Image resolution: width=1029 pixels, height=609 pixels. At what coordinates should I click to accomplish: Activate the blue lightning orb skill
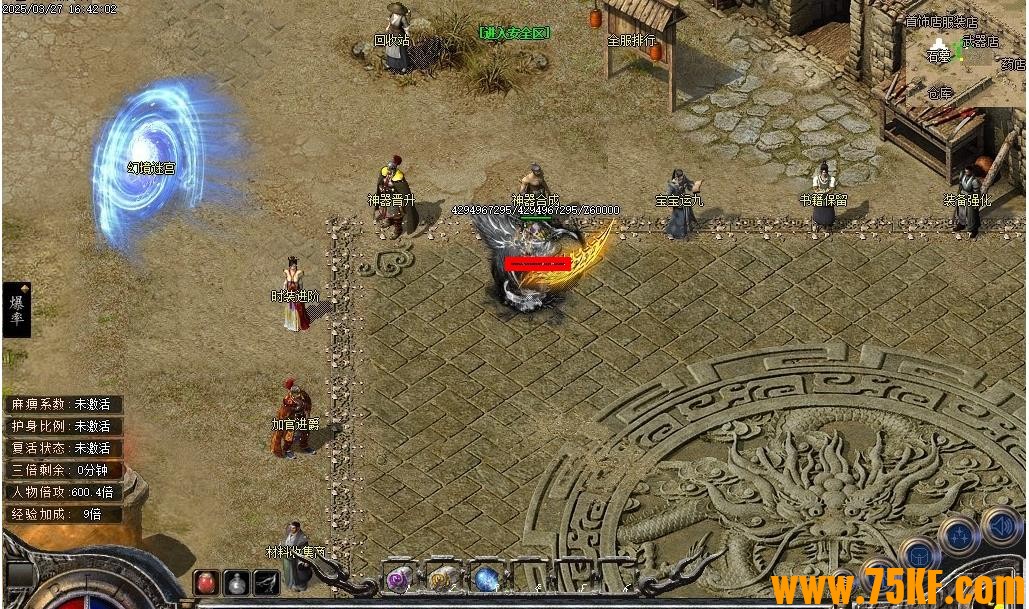[x=486, y=578]
